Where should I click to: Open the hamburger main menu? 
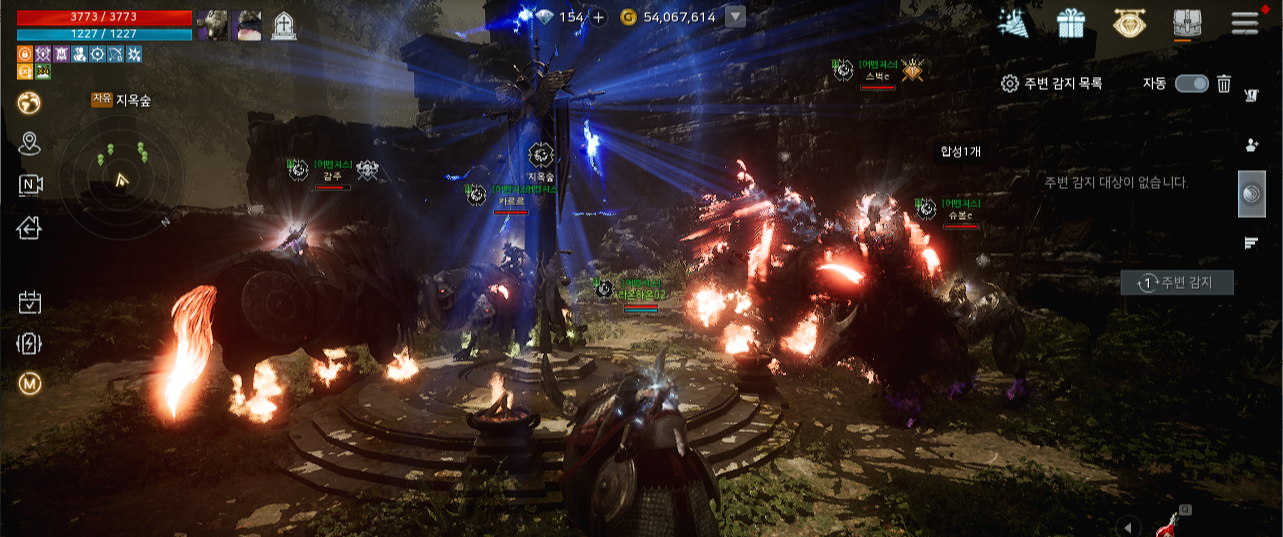click(x=1245, y=22)
